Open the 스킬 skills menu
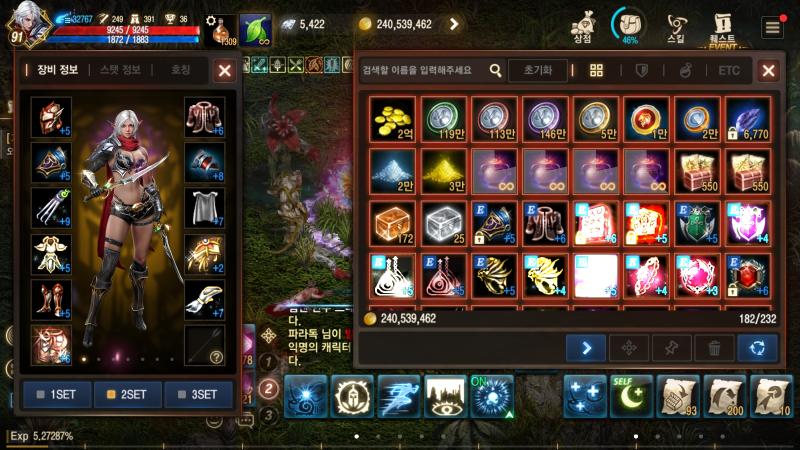Screen dimensions: 800x450 tap(677, 25)
